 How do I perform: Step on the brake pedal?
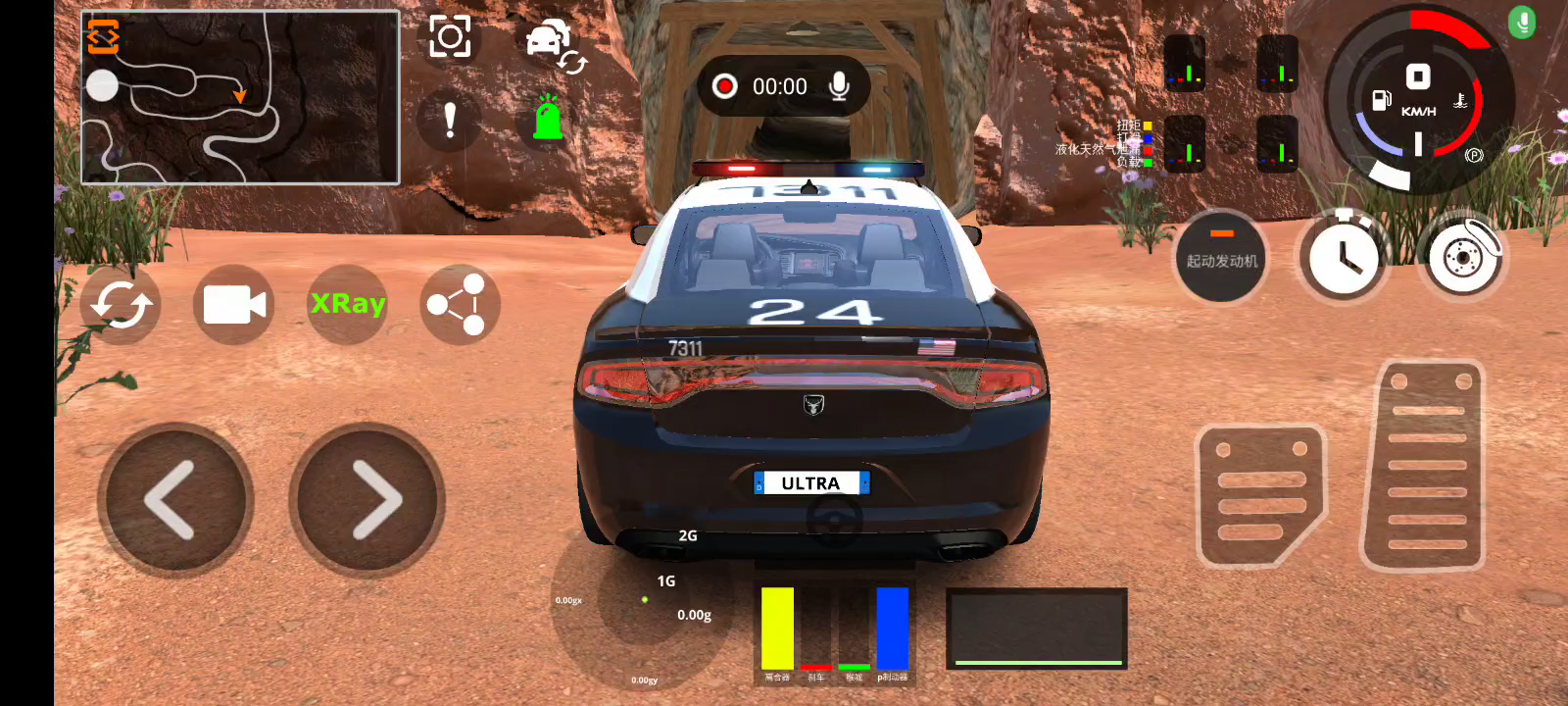pos(1260,495)
